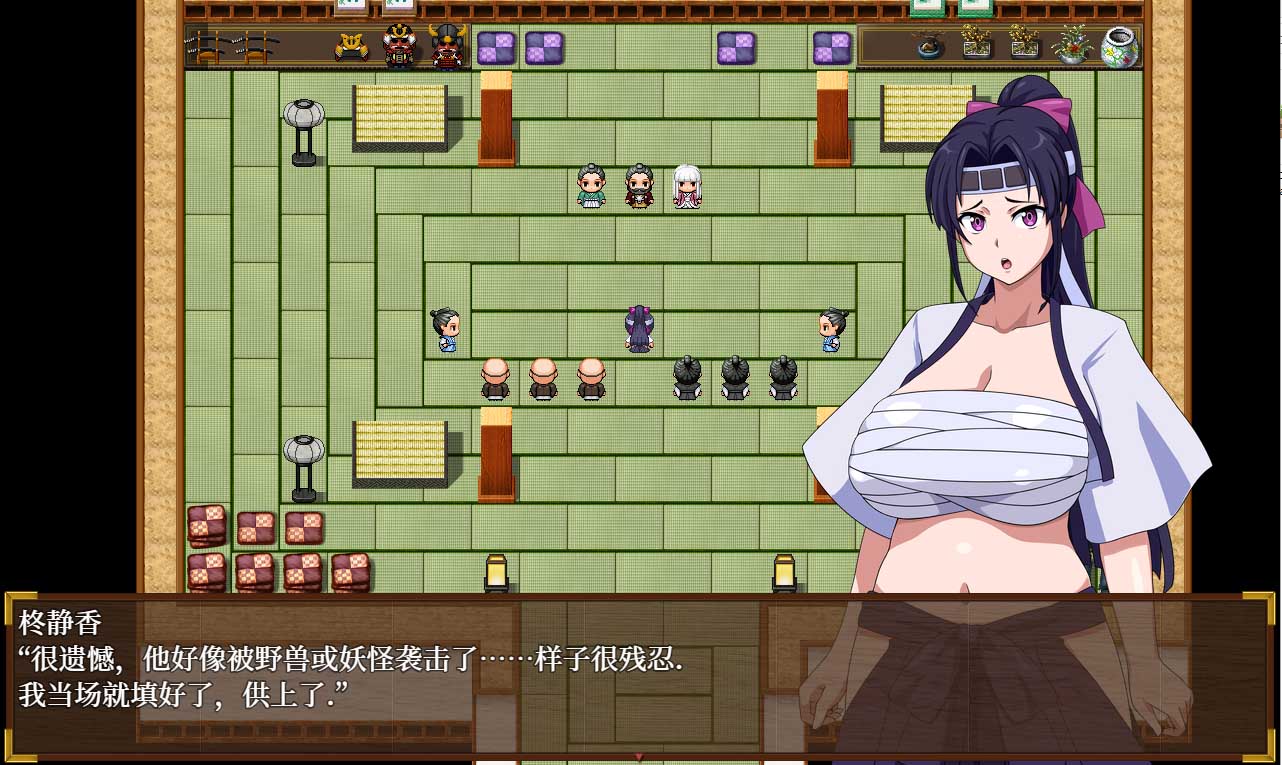
Task: Click the lit candle stand at the bottom
Action: (x=496, y=574)
